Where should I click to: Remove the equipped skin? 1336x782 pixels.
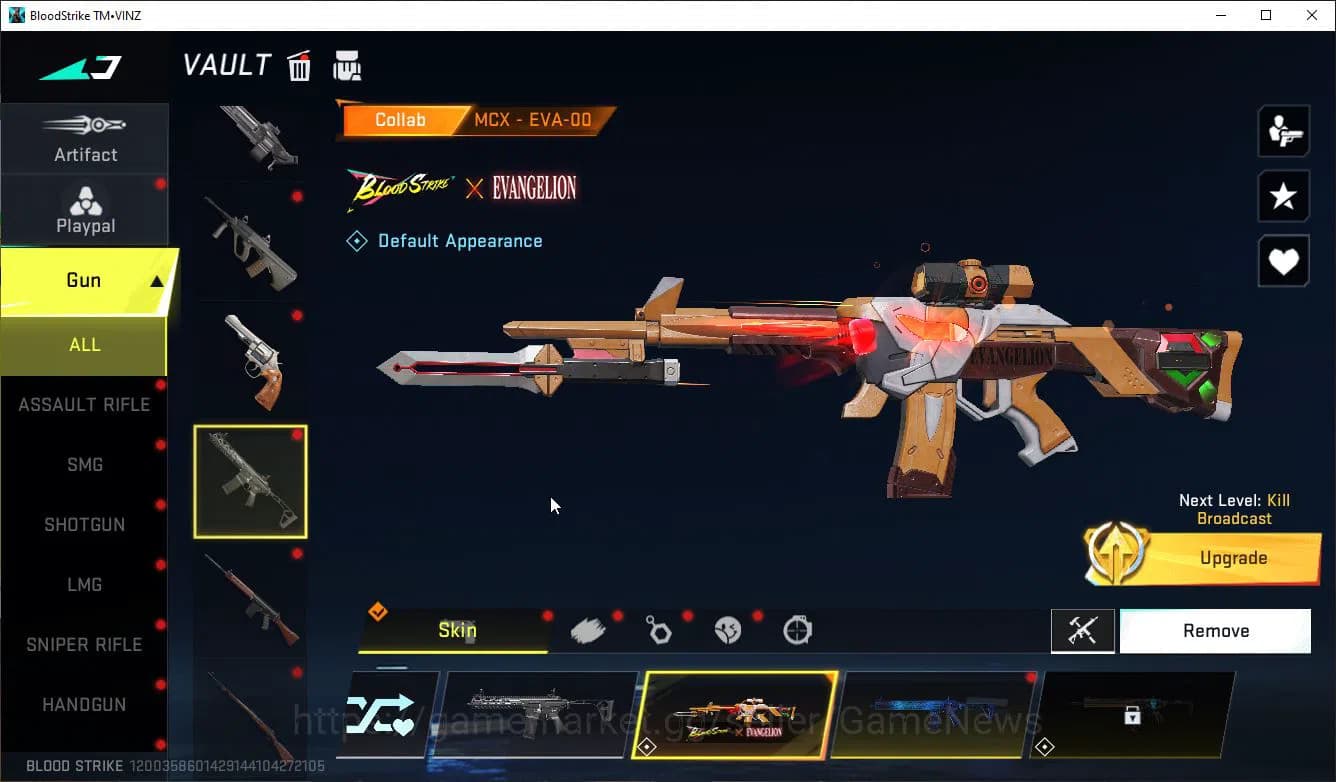1215,631
